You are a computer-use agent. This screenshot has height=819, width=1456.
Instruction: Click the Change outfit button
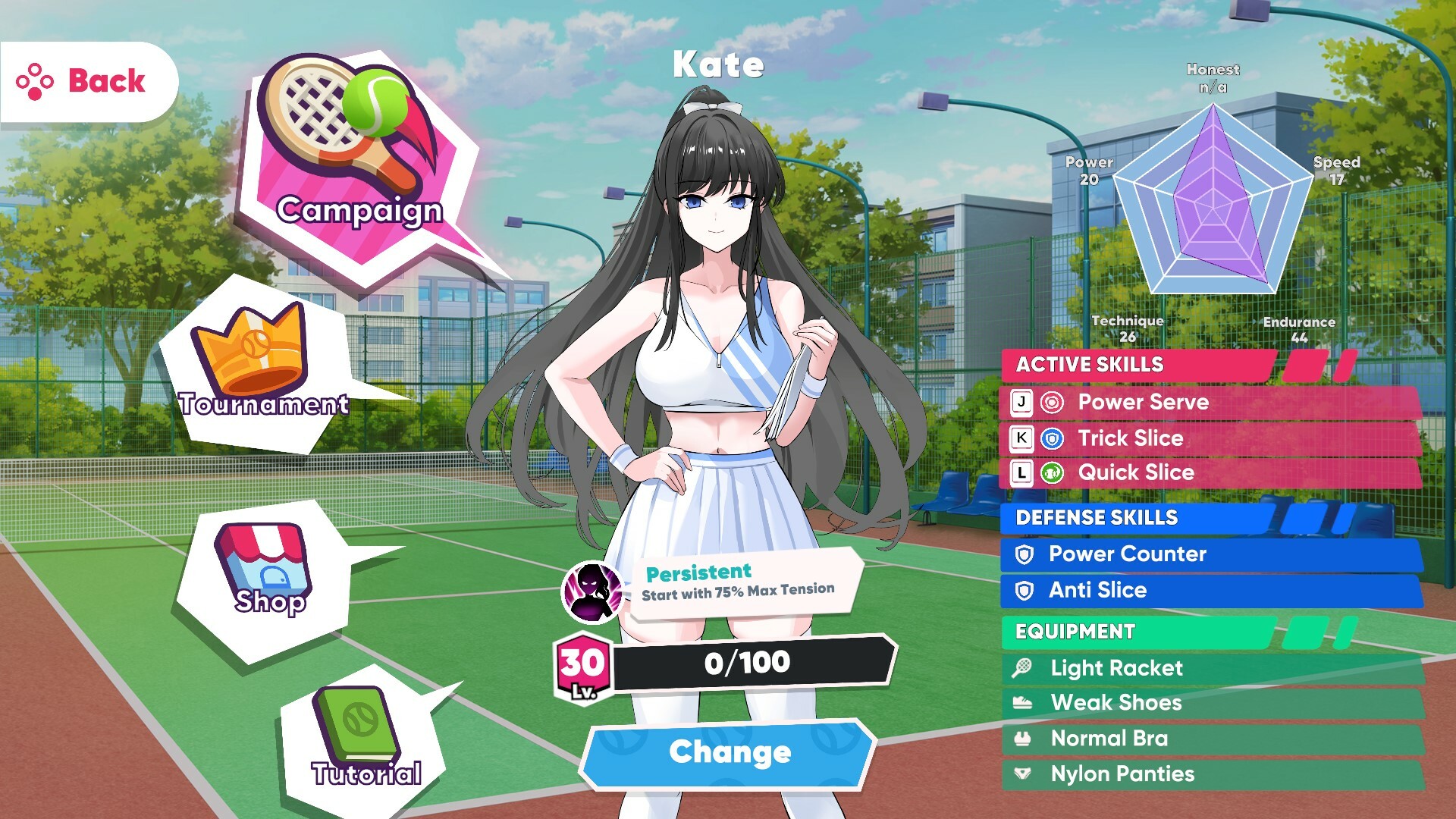726,752
